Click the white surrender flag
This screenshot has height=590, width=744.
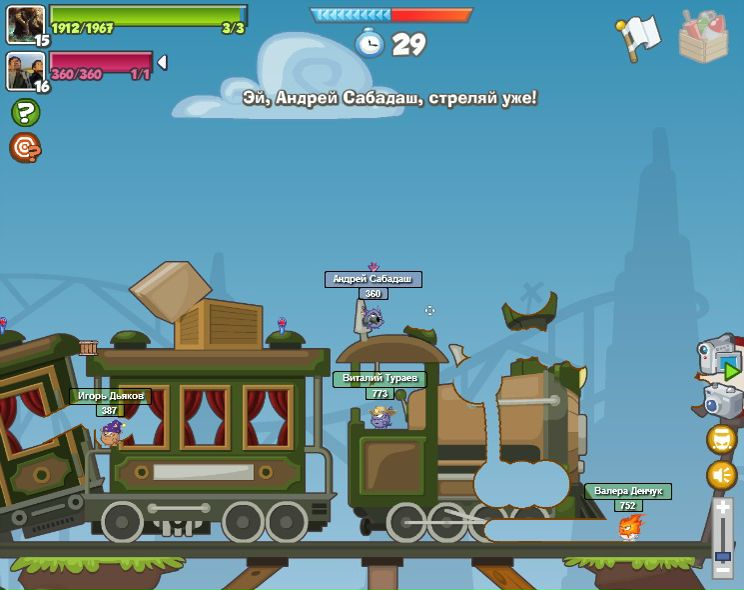(640, 36)
